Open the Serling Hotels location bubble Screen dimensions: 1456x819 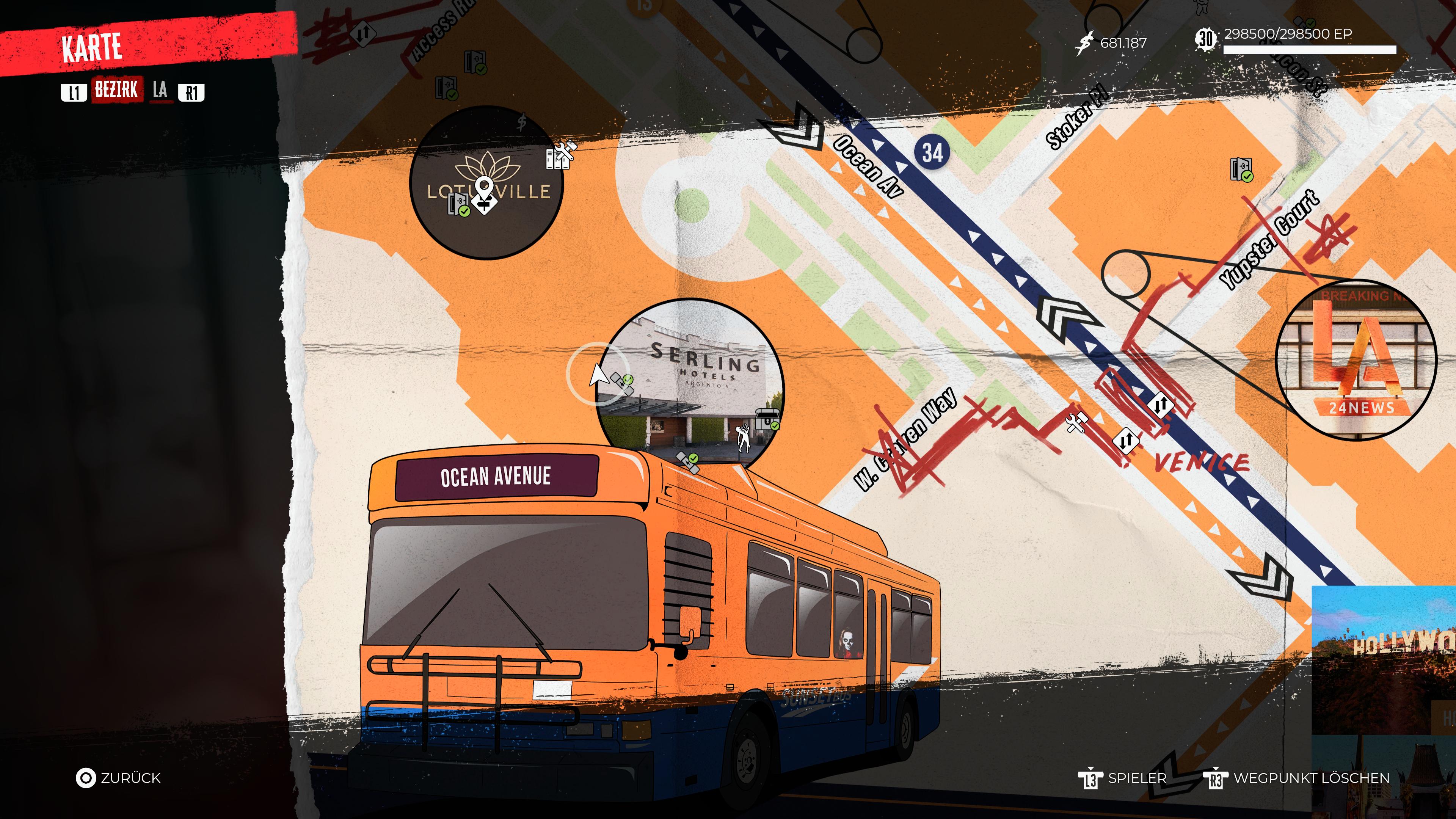pyautogui.click(x=690, y=379)
